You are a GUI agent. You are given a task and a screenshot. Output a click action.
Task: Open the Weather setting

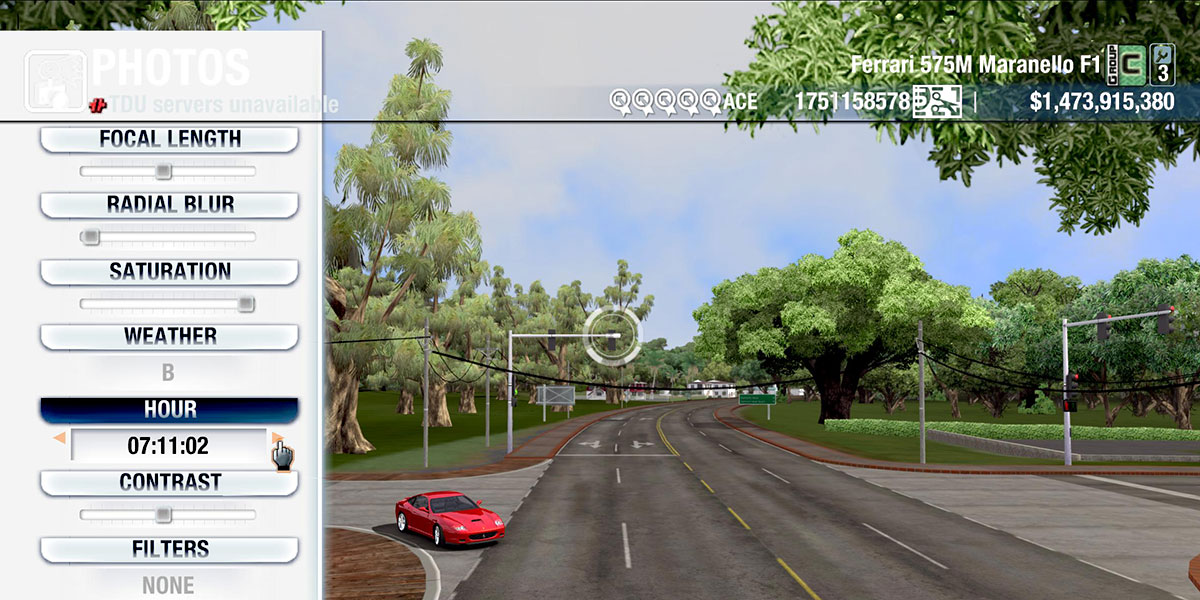click(169, 336)
